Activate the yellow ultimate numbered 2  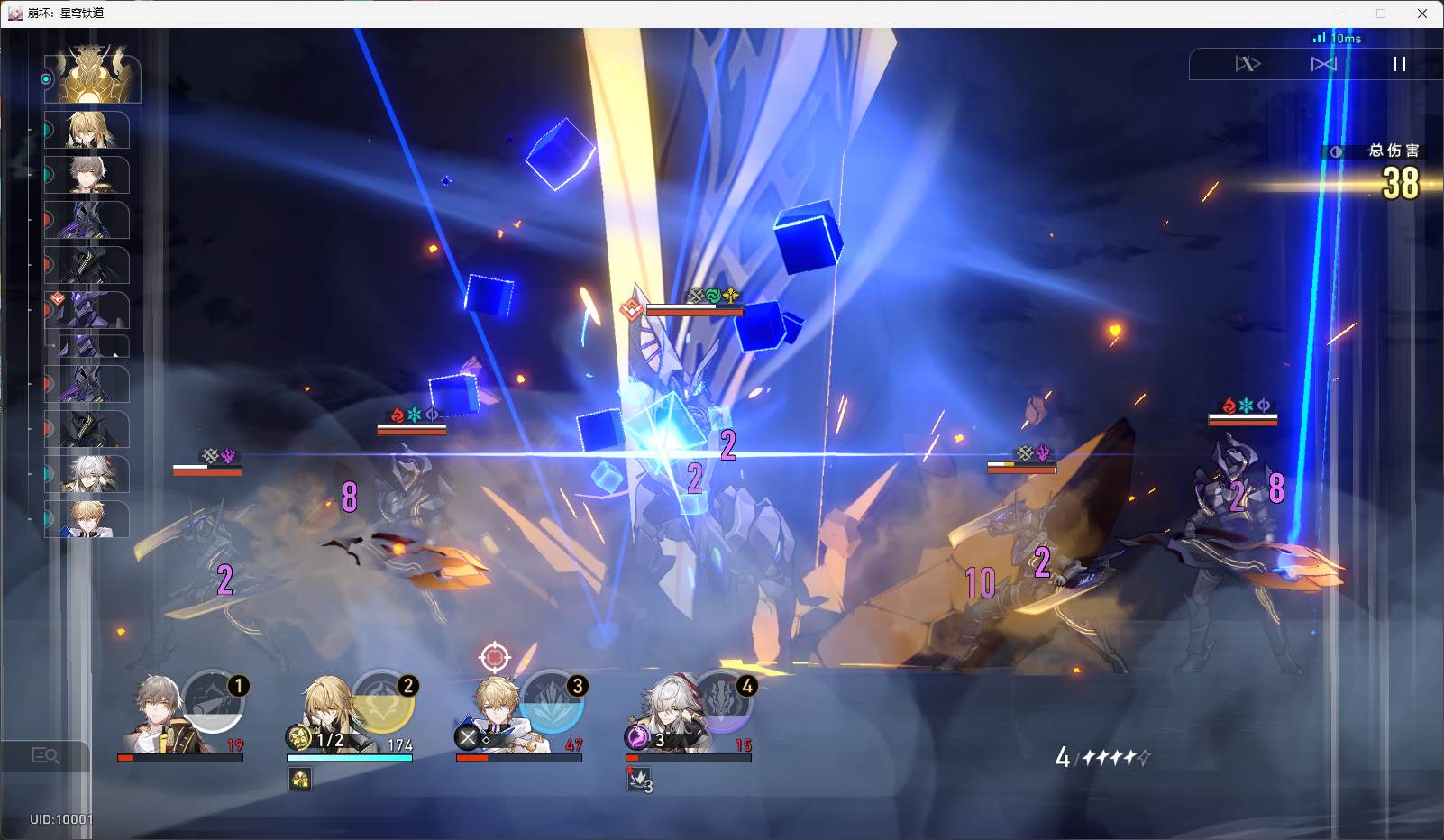pos(383,700)
